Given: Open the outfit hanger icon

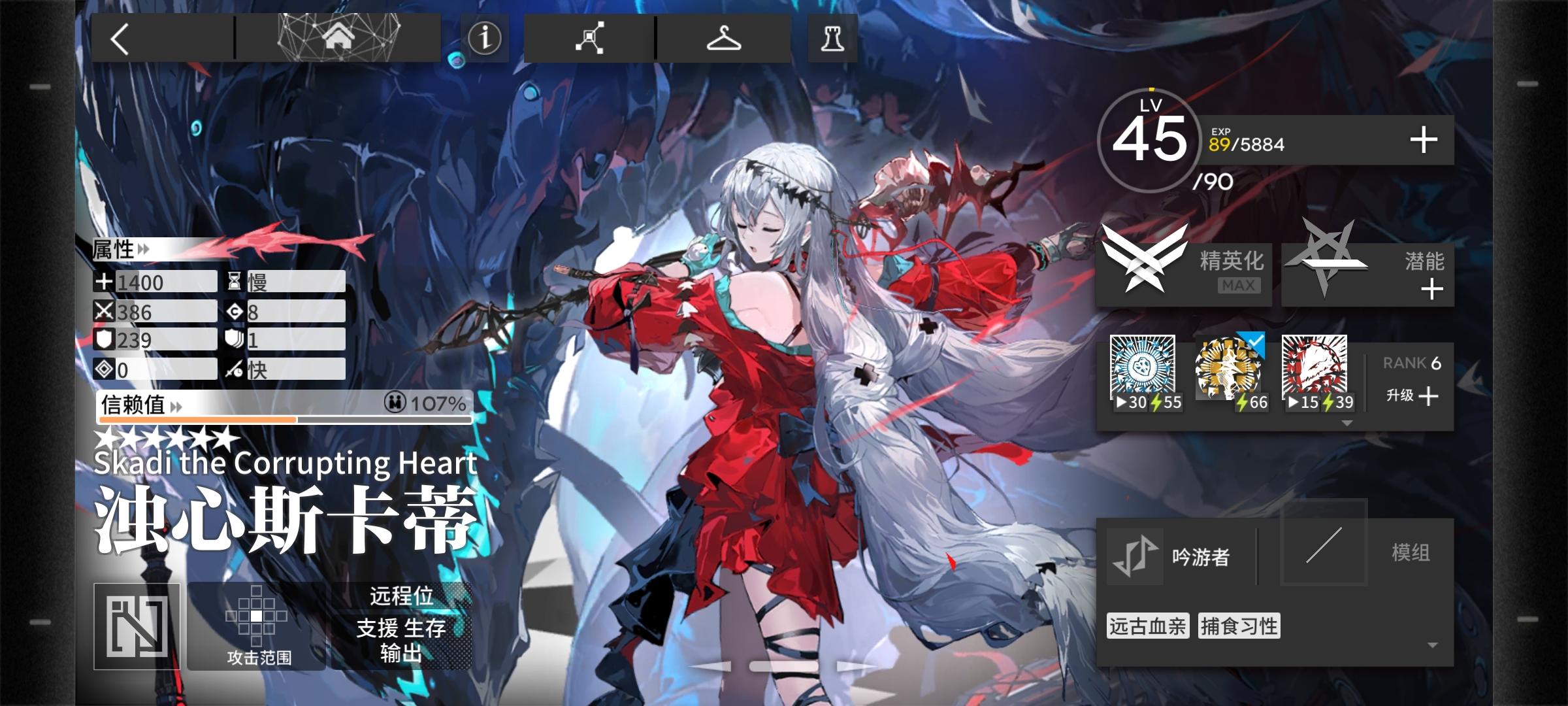Looking at the screenshot, I should (725, 37).
